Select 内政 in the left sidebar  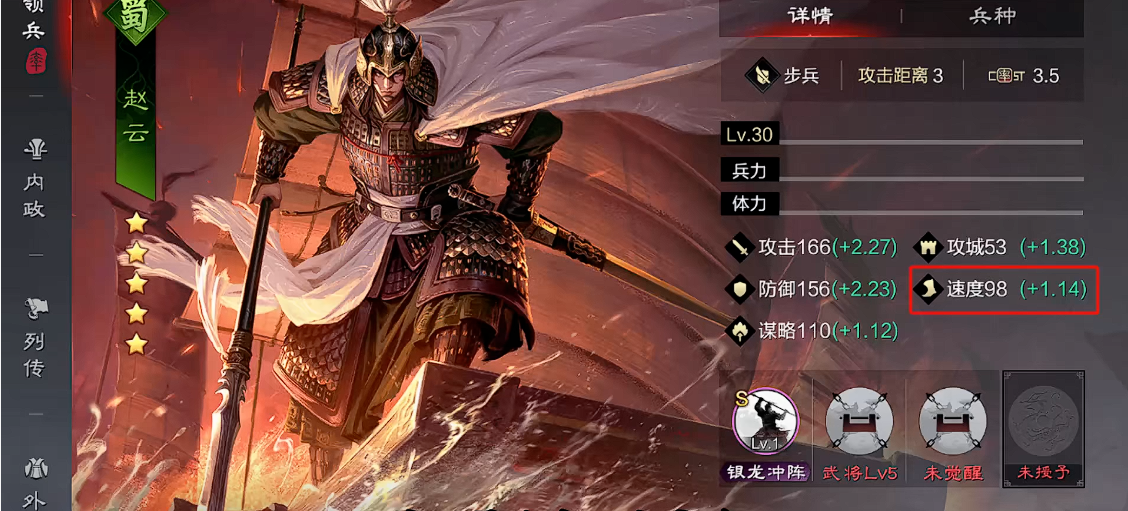tap(36, 178)
